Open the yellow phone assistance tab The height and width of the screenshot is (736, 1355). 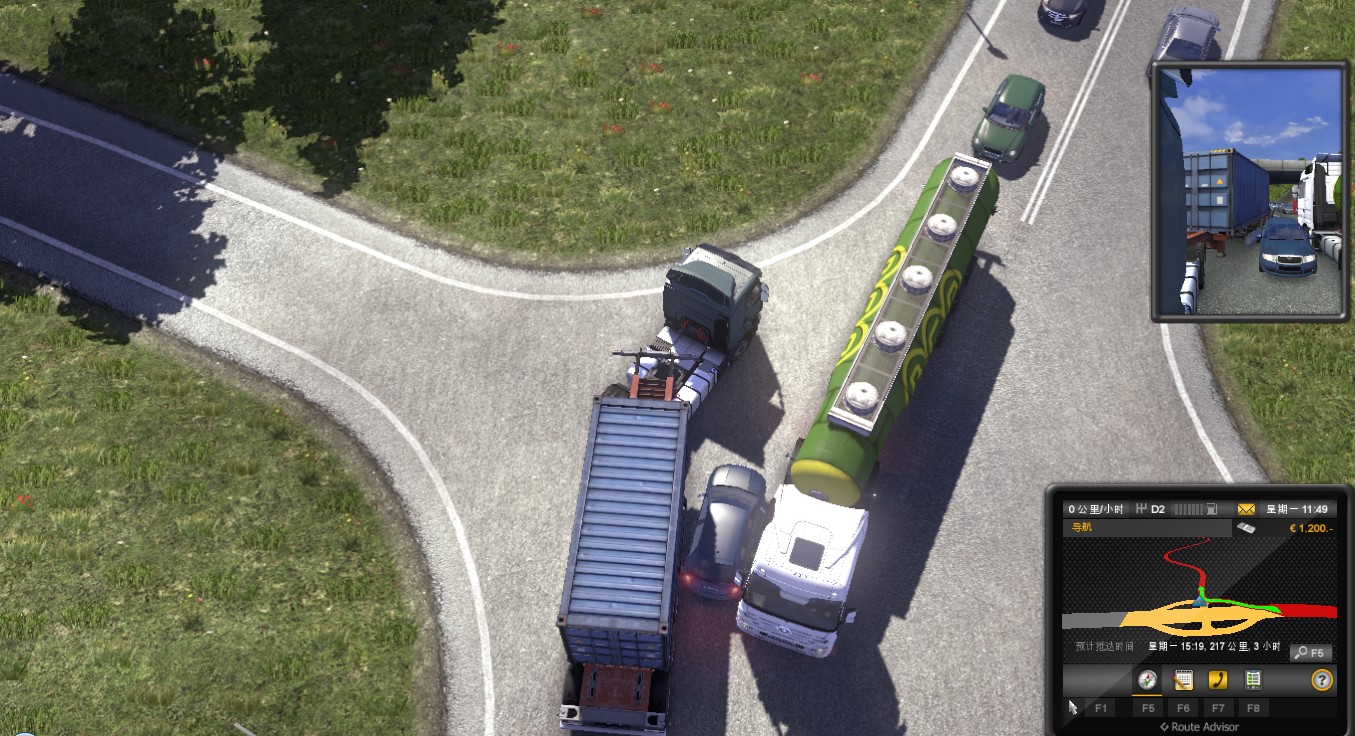point(1217,680)
